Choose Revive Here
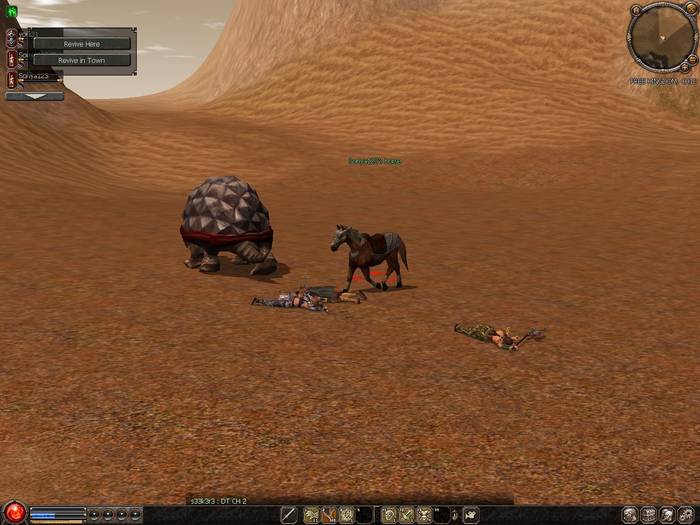The width and height of the screenshot is (700, 525). tap(80, 44)
